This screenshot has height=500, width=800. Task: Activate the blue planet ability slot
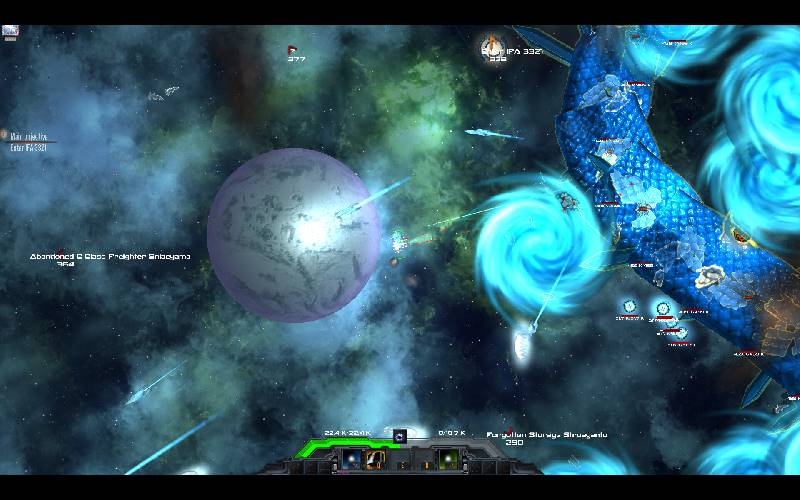[x=351, y=459]
